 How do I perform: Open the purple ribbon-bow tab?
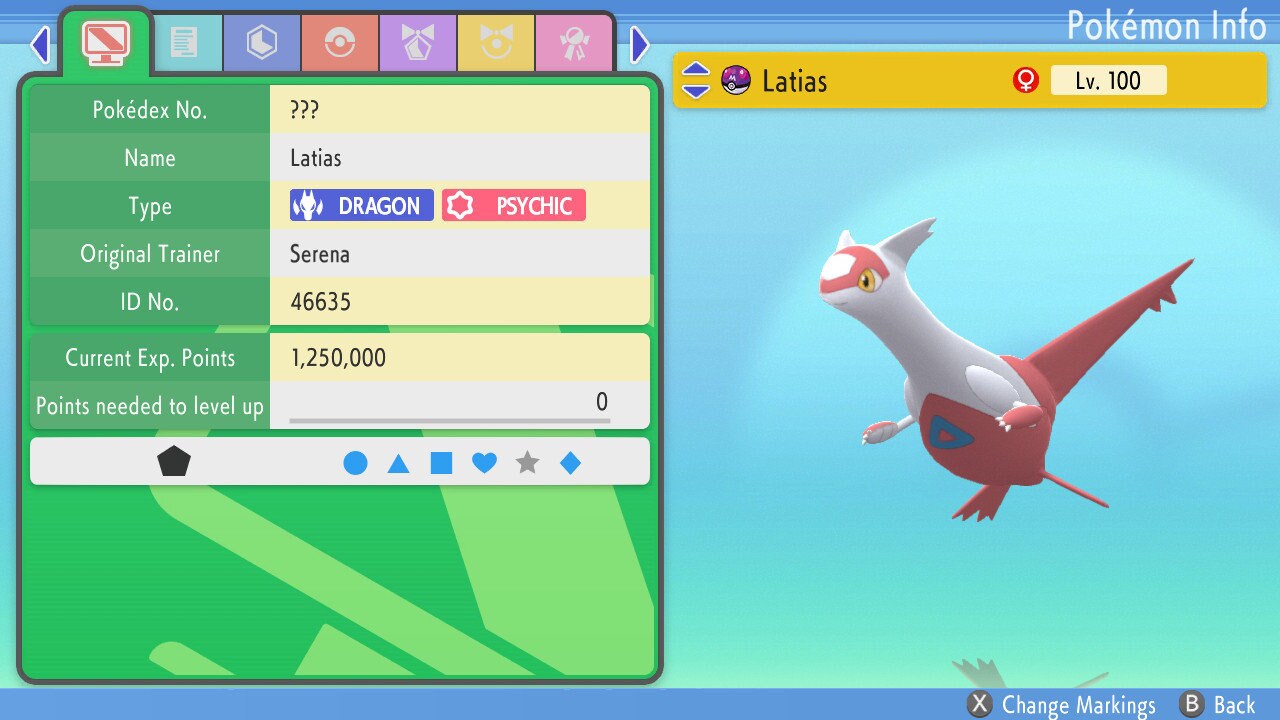[417, 43]
